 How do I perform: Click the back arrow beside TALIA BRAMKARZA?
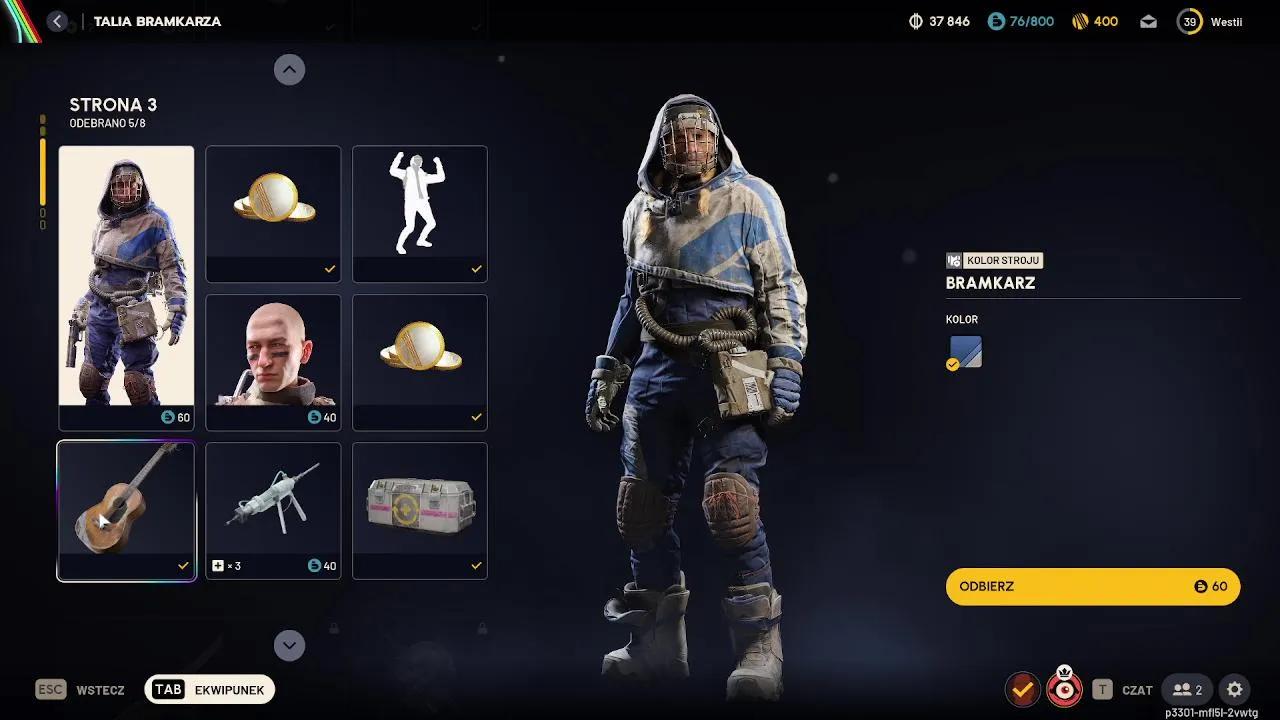(57, 20)
